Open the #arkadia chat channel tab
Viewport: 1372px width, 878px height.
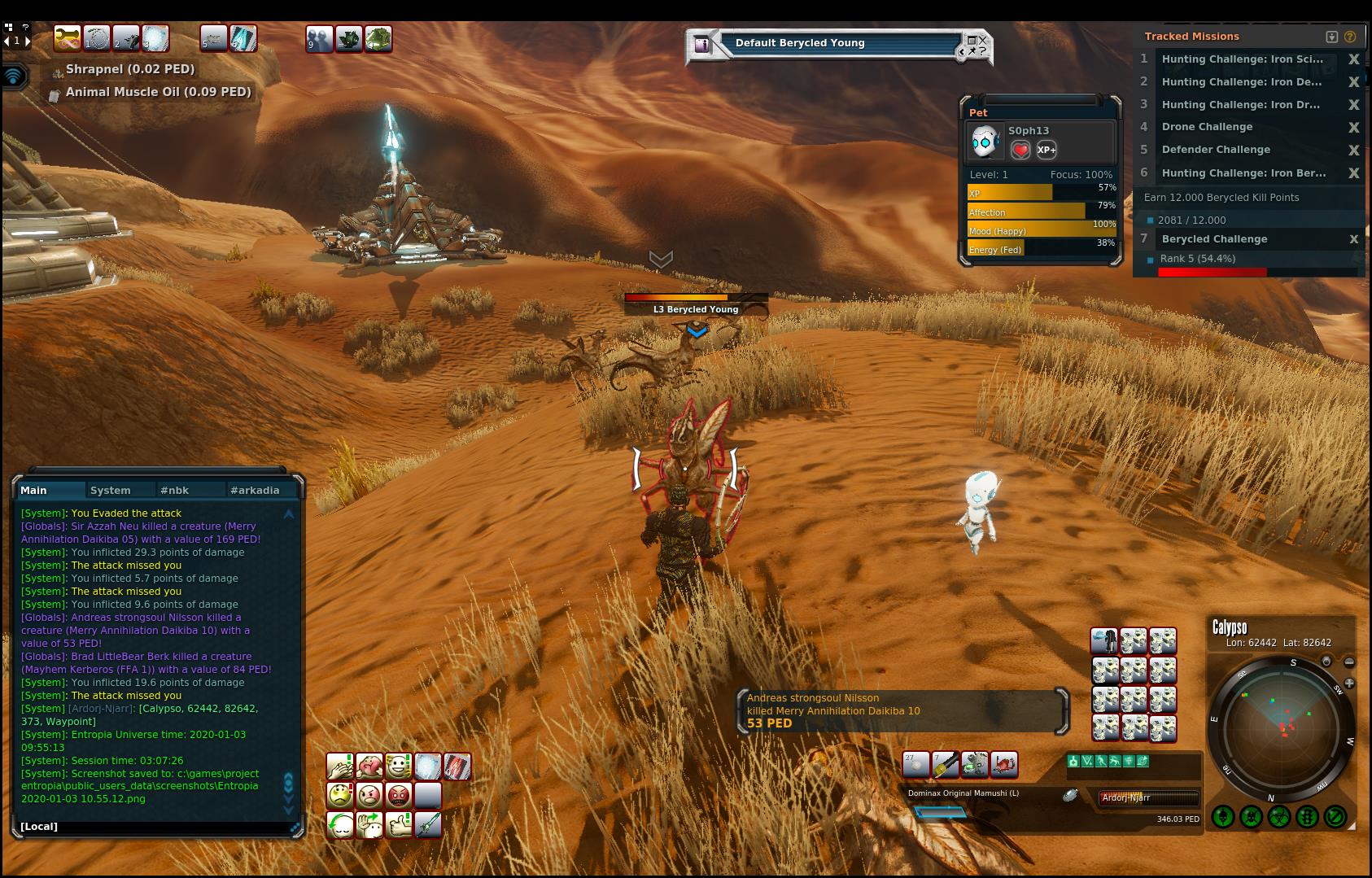tap(255, 490)
